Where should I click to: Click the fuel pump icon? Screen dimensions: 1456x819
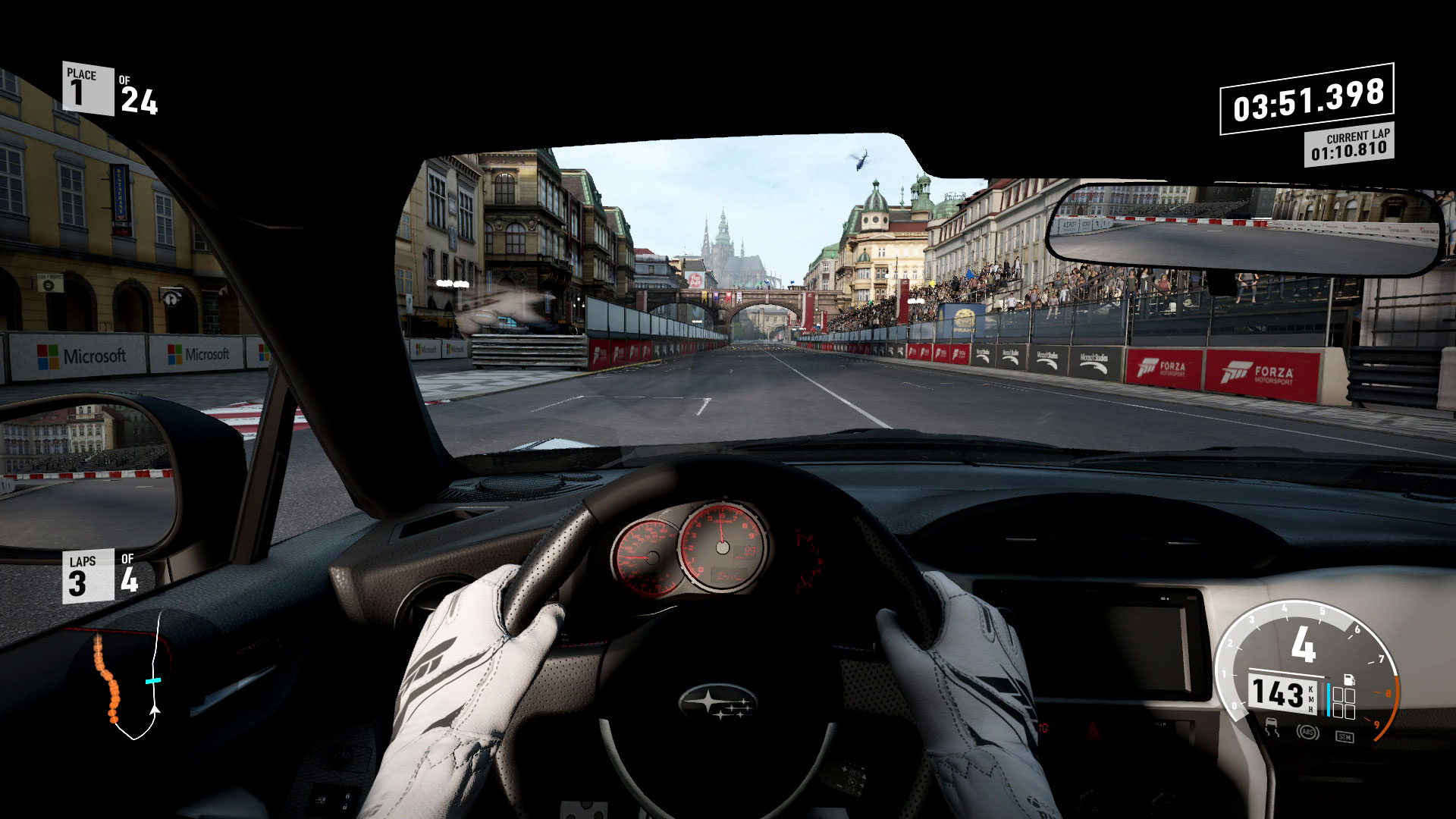pos(1348,679)
